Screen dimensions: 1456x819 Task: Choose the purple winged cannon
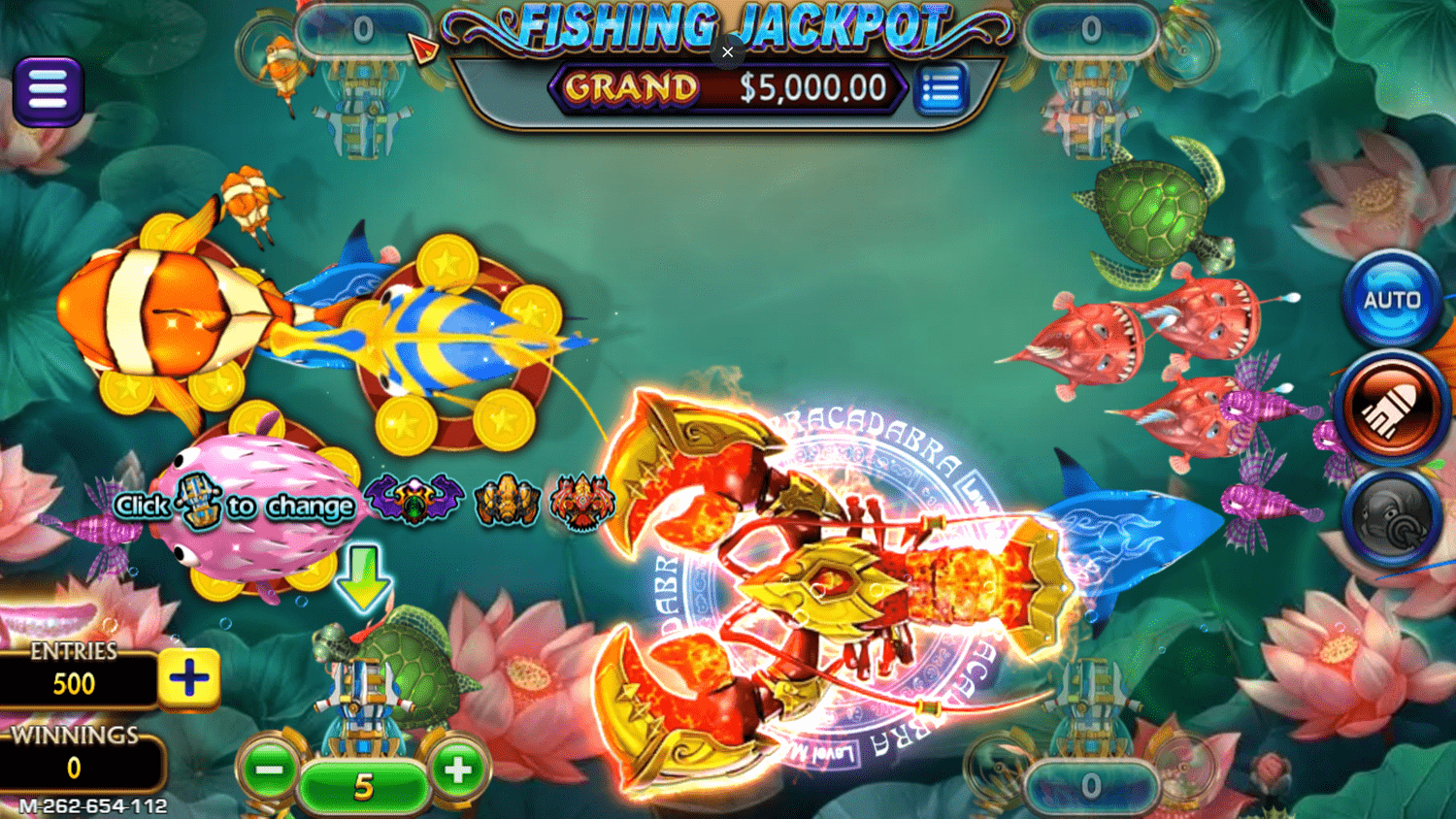(414, 501)
